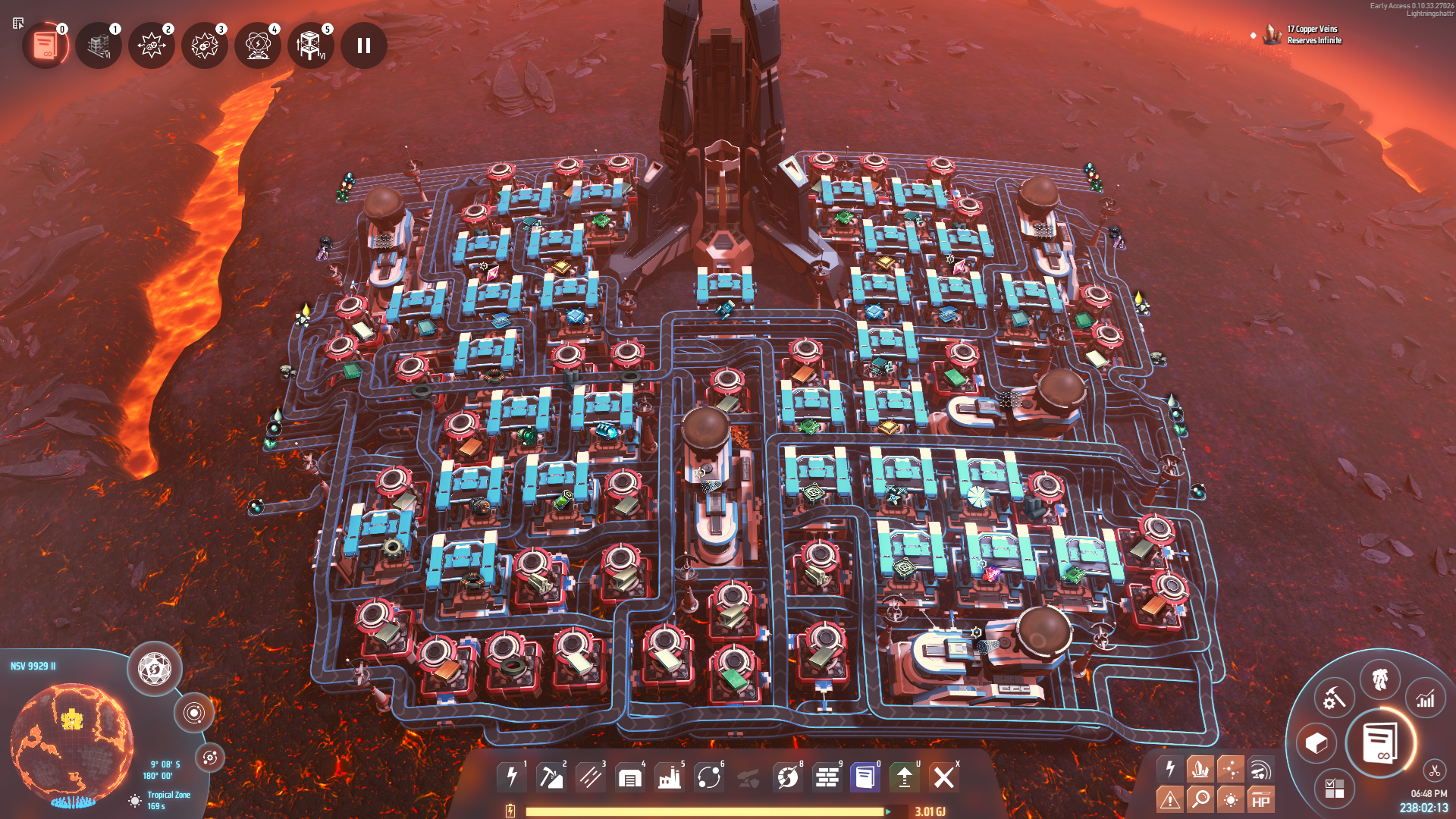Open the inventory cube button
The image size is (1456, 819).
[x=1316, y=743]
